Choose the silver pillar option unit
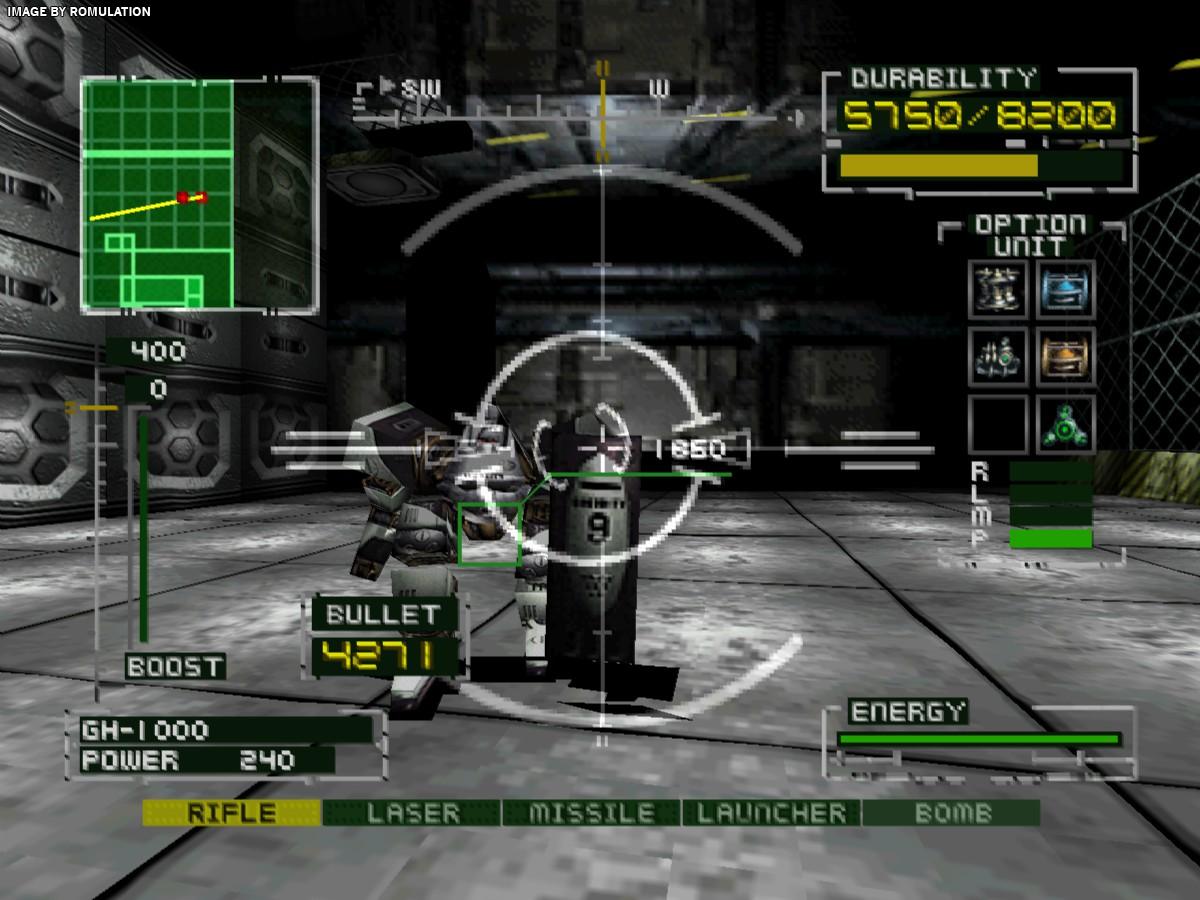1200x900 pixels. point(998,289)
